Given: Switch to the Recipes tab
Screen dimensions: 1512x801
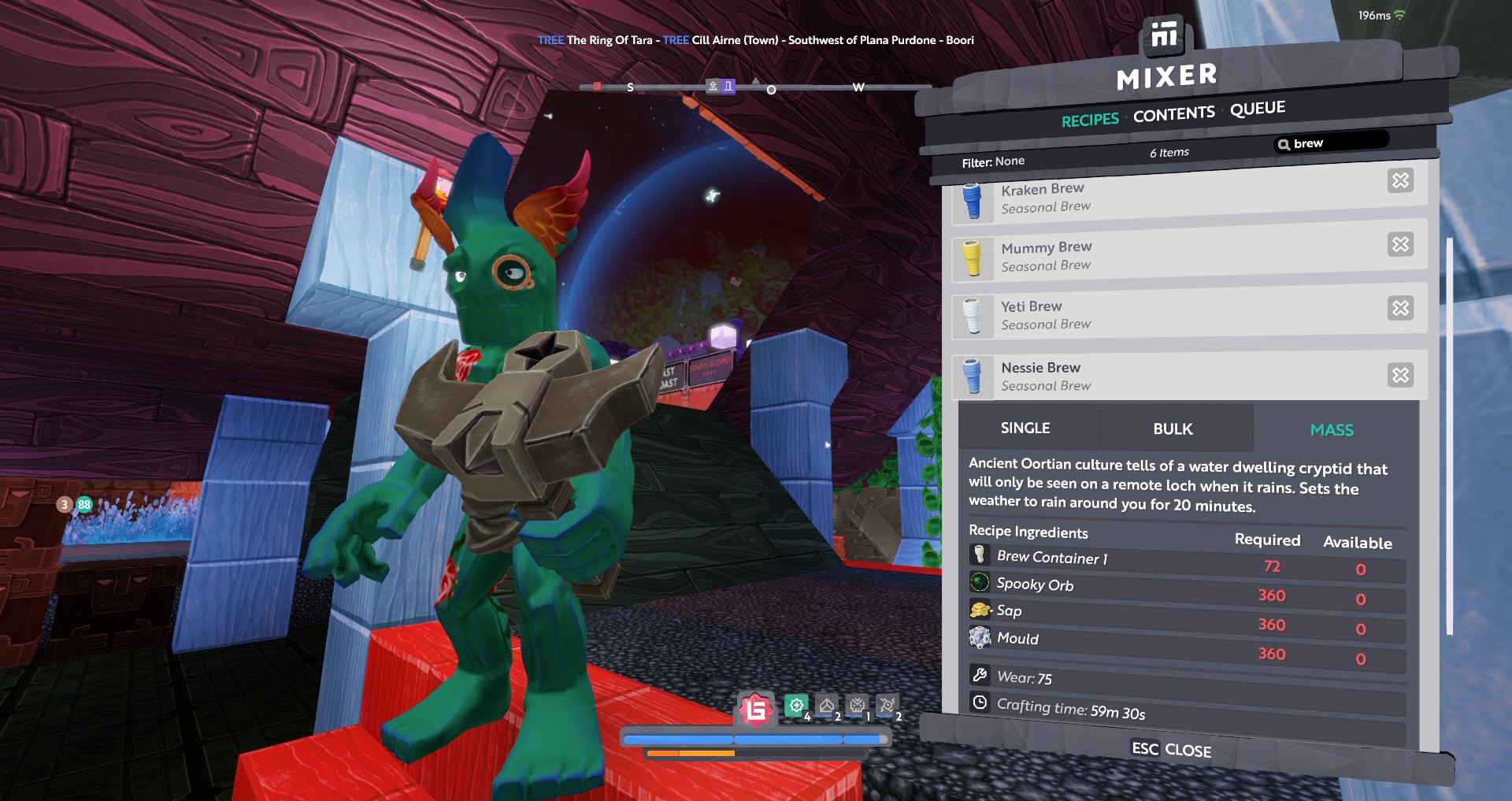Looking at the screenshot, I should (x=1090, y=120).
